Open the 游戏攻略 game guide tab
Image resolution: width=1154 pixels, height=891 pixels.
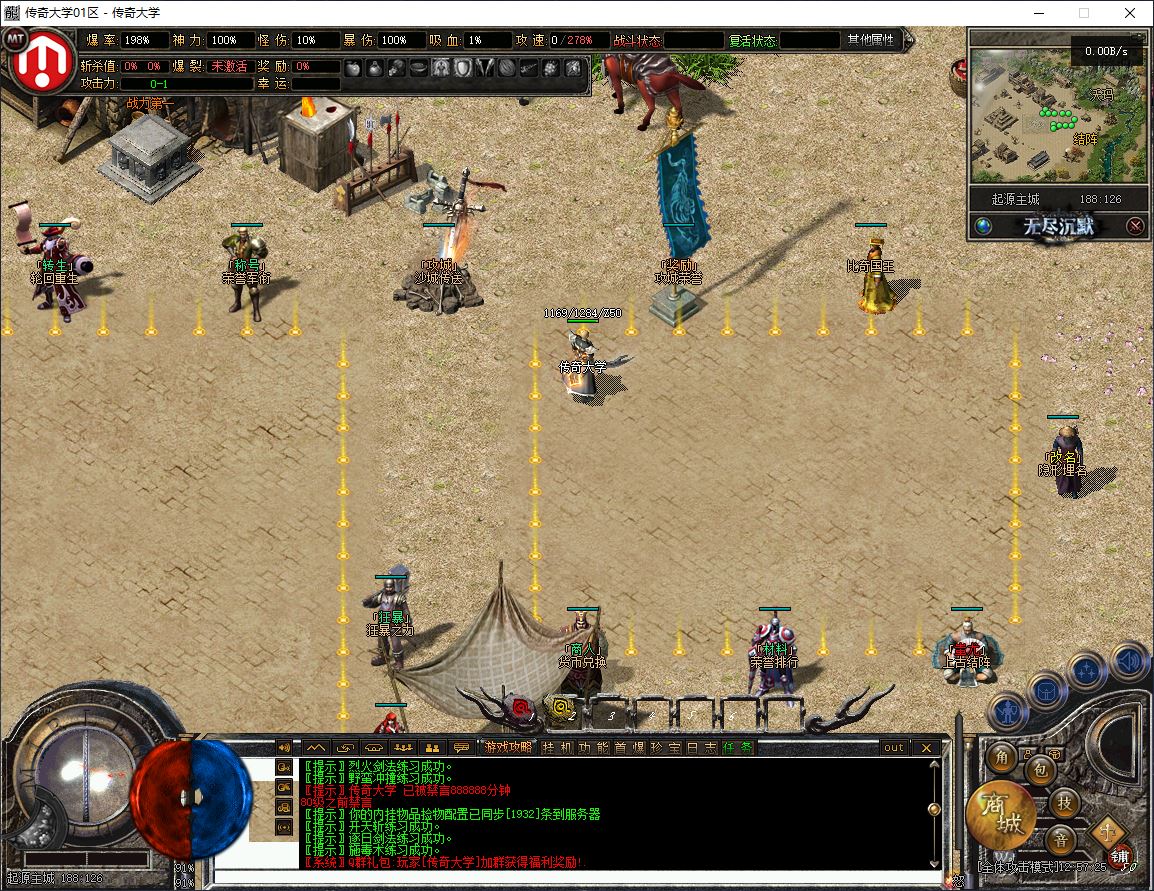coord(508,747)
